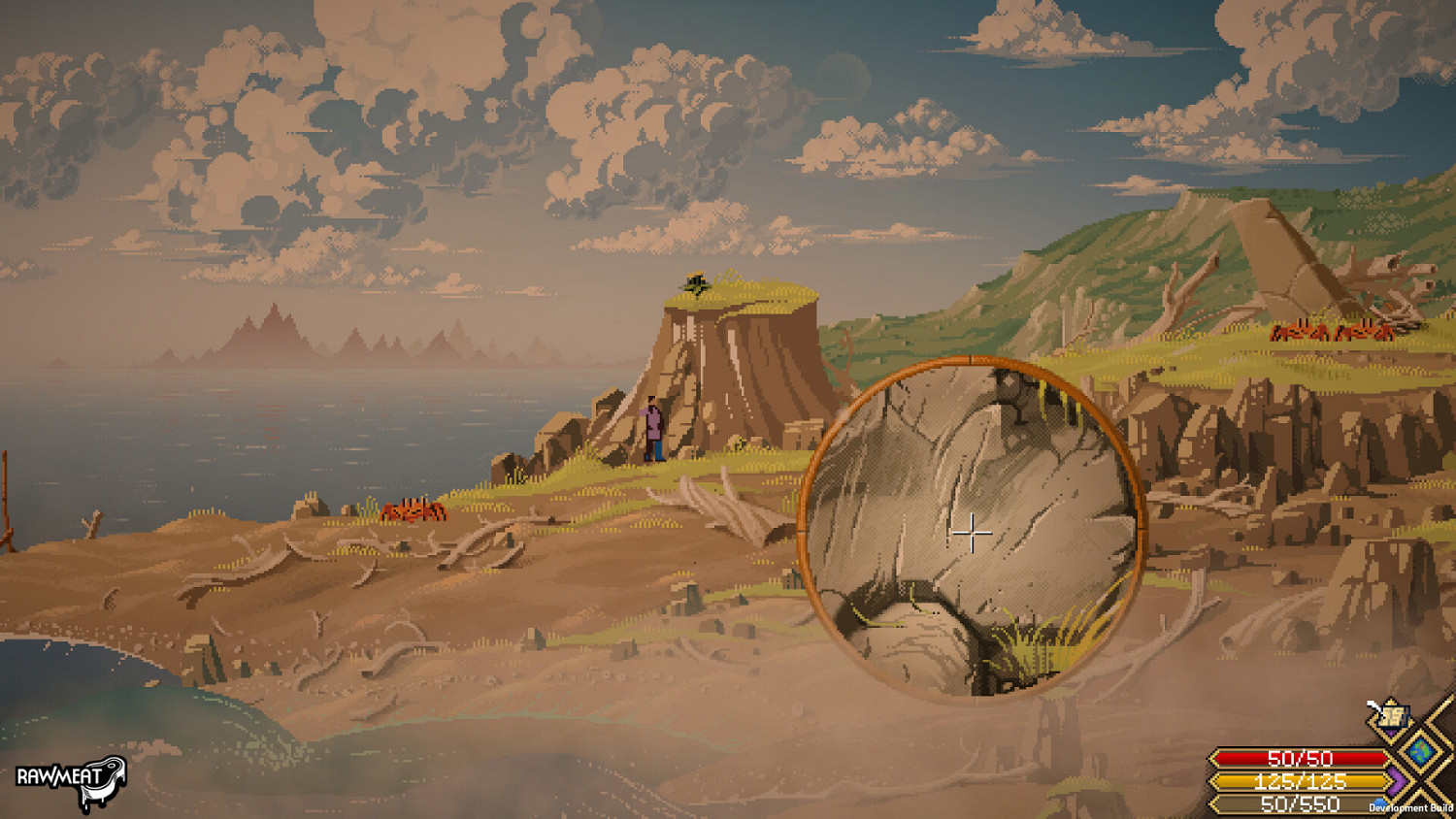
Task: Select the green creature atop the rock butte
Action: pos(694,283)
